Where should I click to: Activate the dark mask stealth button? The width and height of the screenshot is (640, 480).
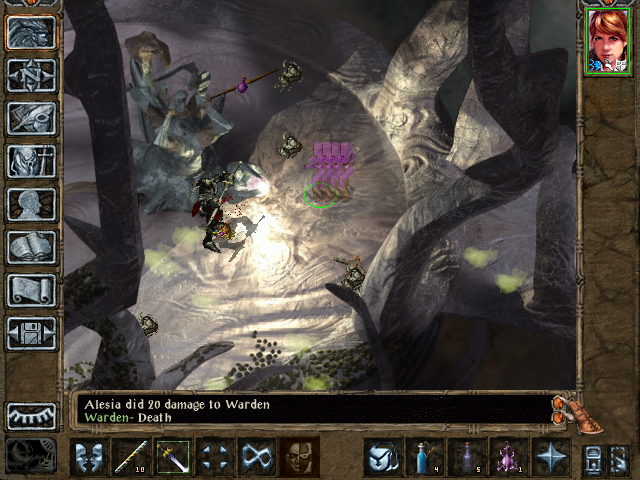click(299, 457)
